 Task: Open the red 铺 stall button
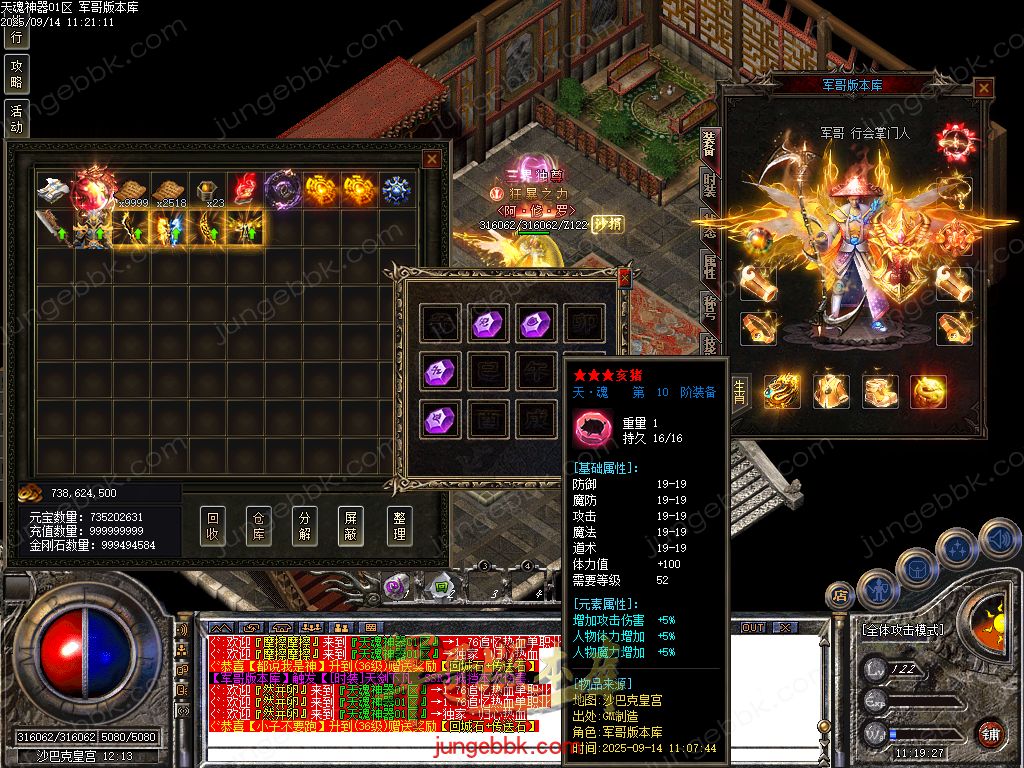pyautogui.click(x=989, y=734)
